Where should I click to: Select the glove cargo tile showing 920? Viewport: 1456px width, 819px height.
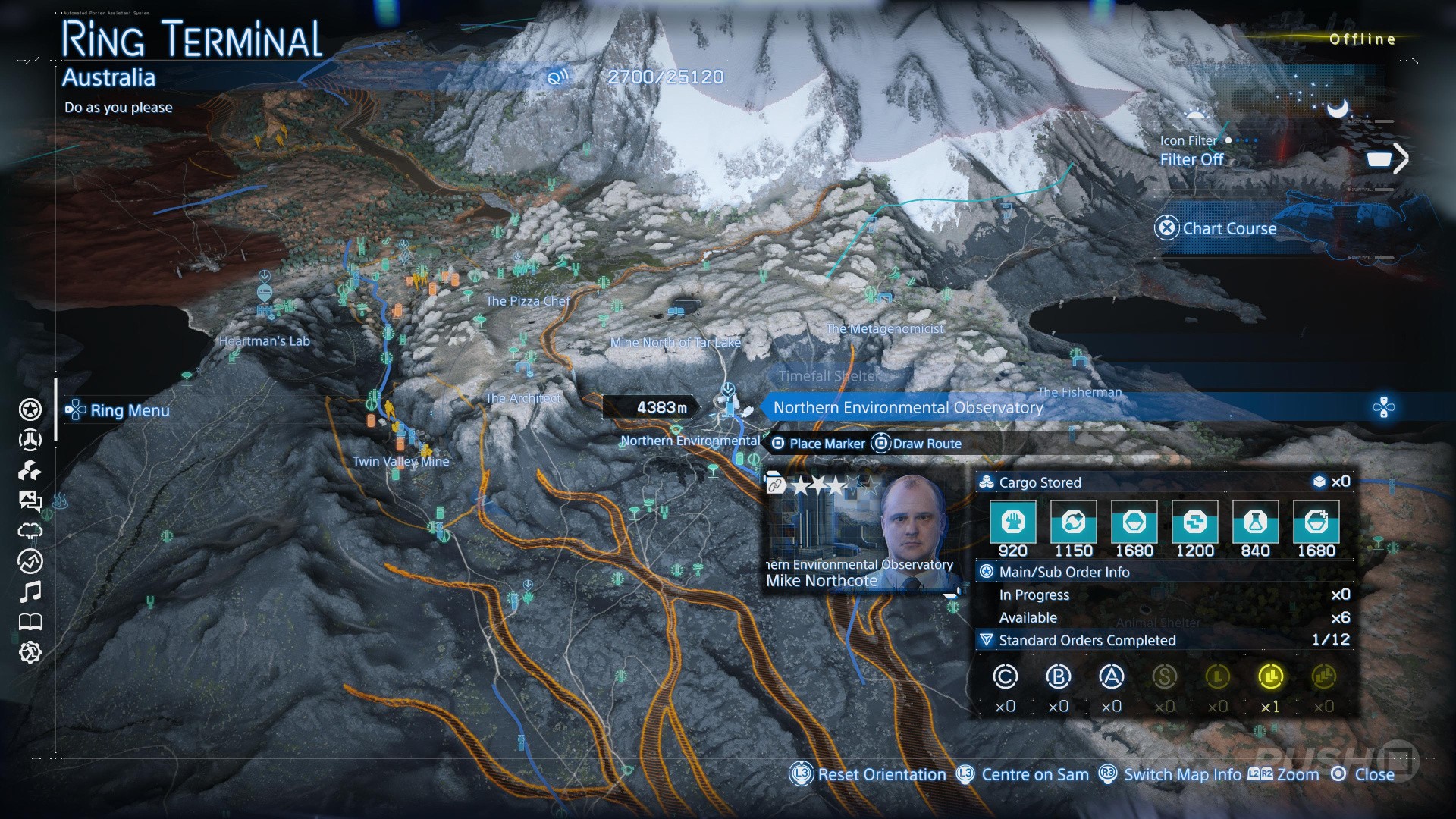click(x=1012, y=522)
